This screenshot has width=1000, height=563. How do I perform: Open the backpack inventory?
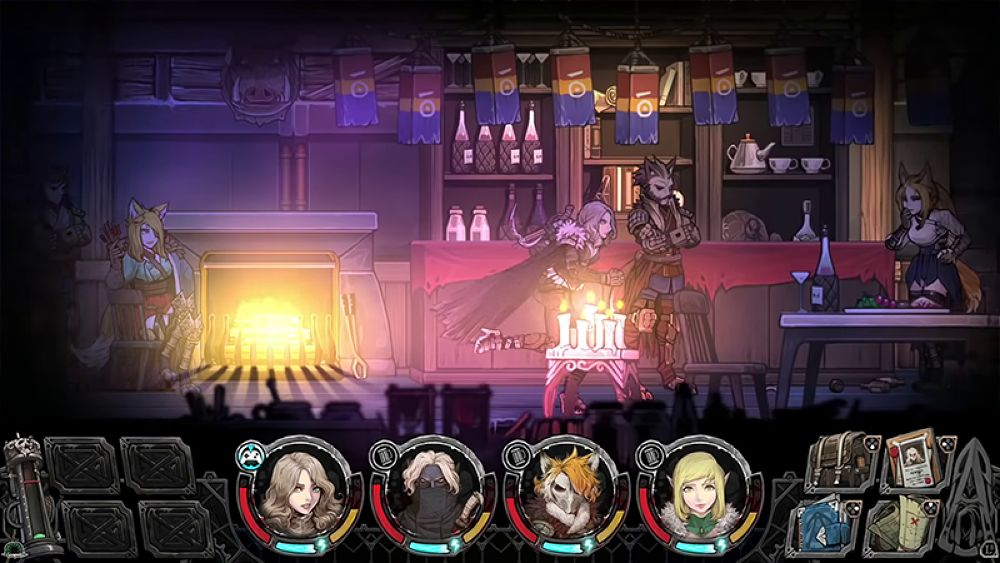tap(838, 459)
